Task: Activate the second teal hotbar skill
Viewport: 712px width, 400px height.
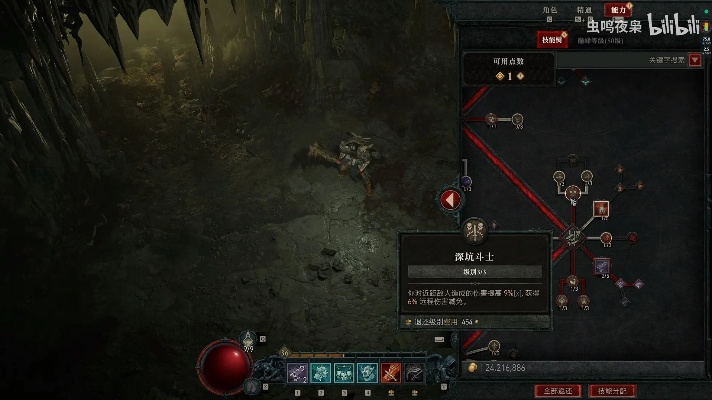Action: point(320,373)
